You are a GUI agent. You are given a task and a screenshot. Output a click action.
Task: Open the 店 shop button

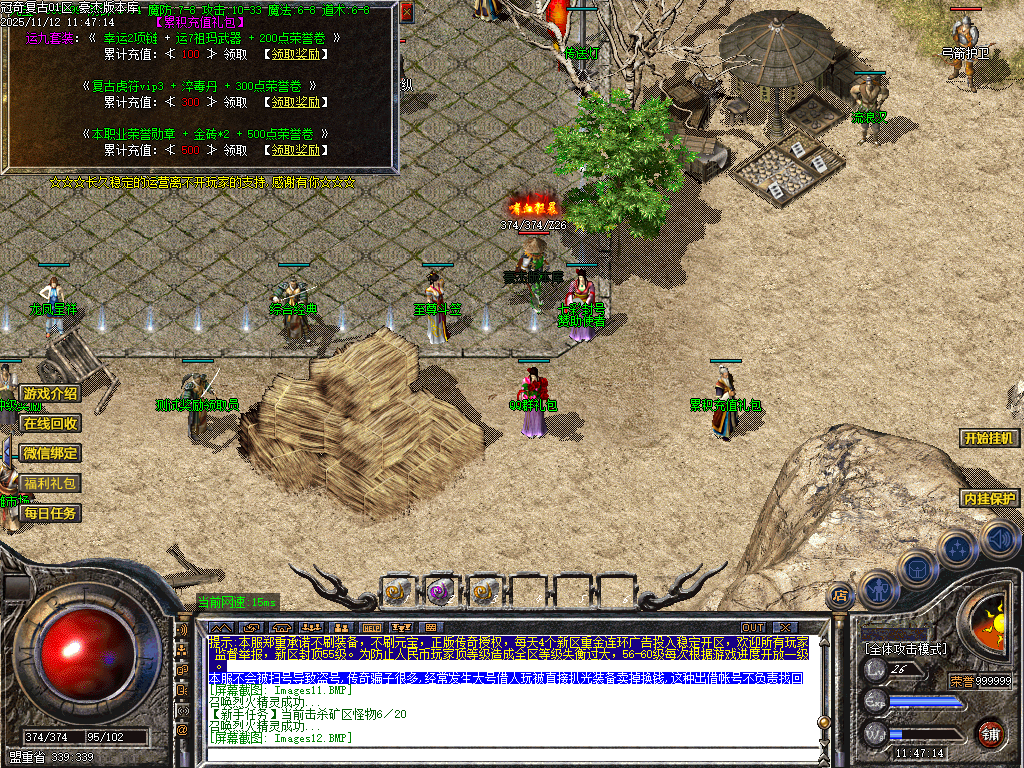(x=839, y=596)
